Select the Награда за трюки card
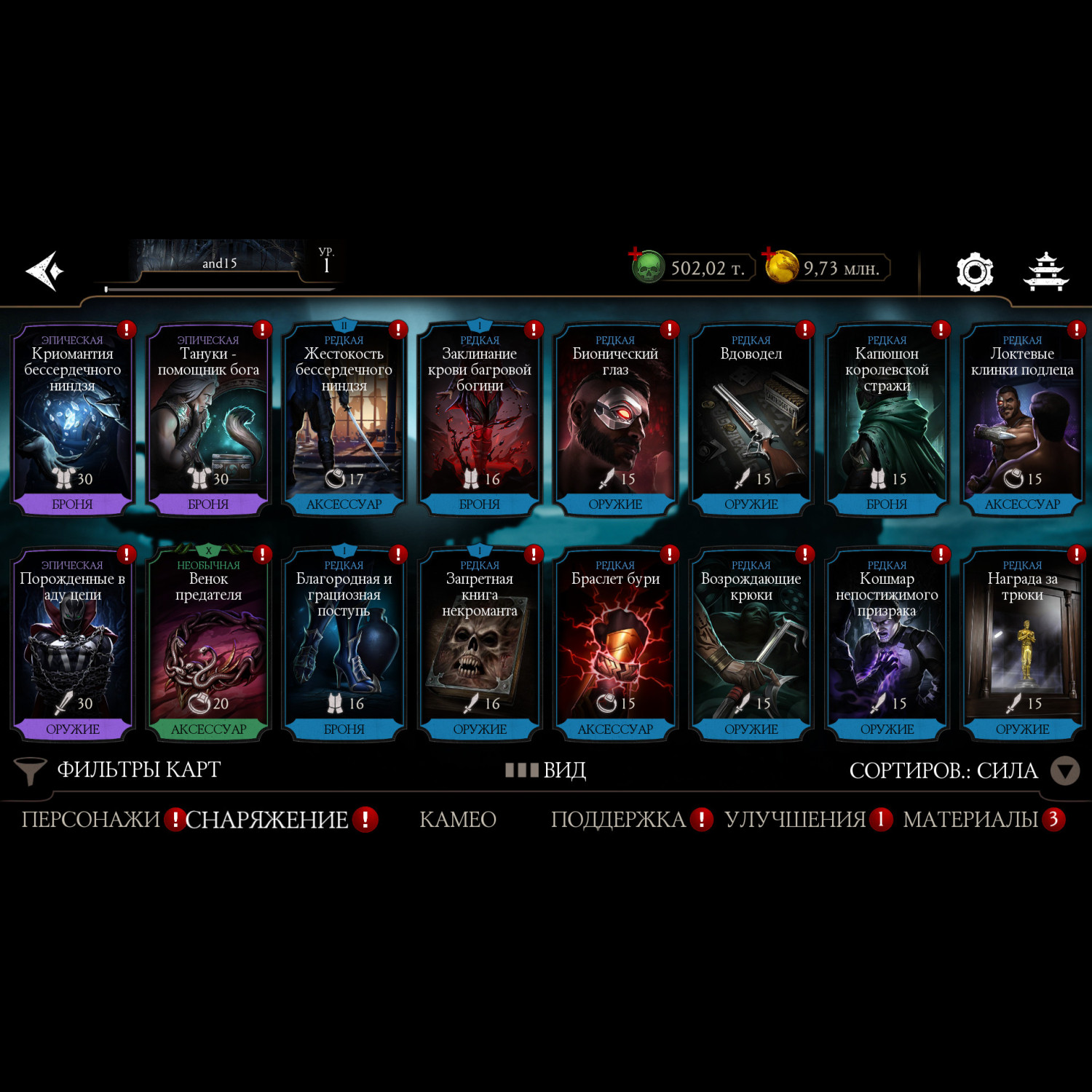1092x1092 pixels. (x=1022, y=645)
